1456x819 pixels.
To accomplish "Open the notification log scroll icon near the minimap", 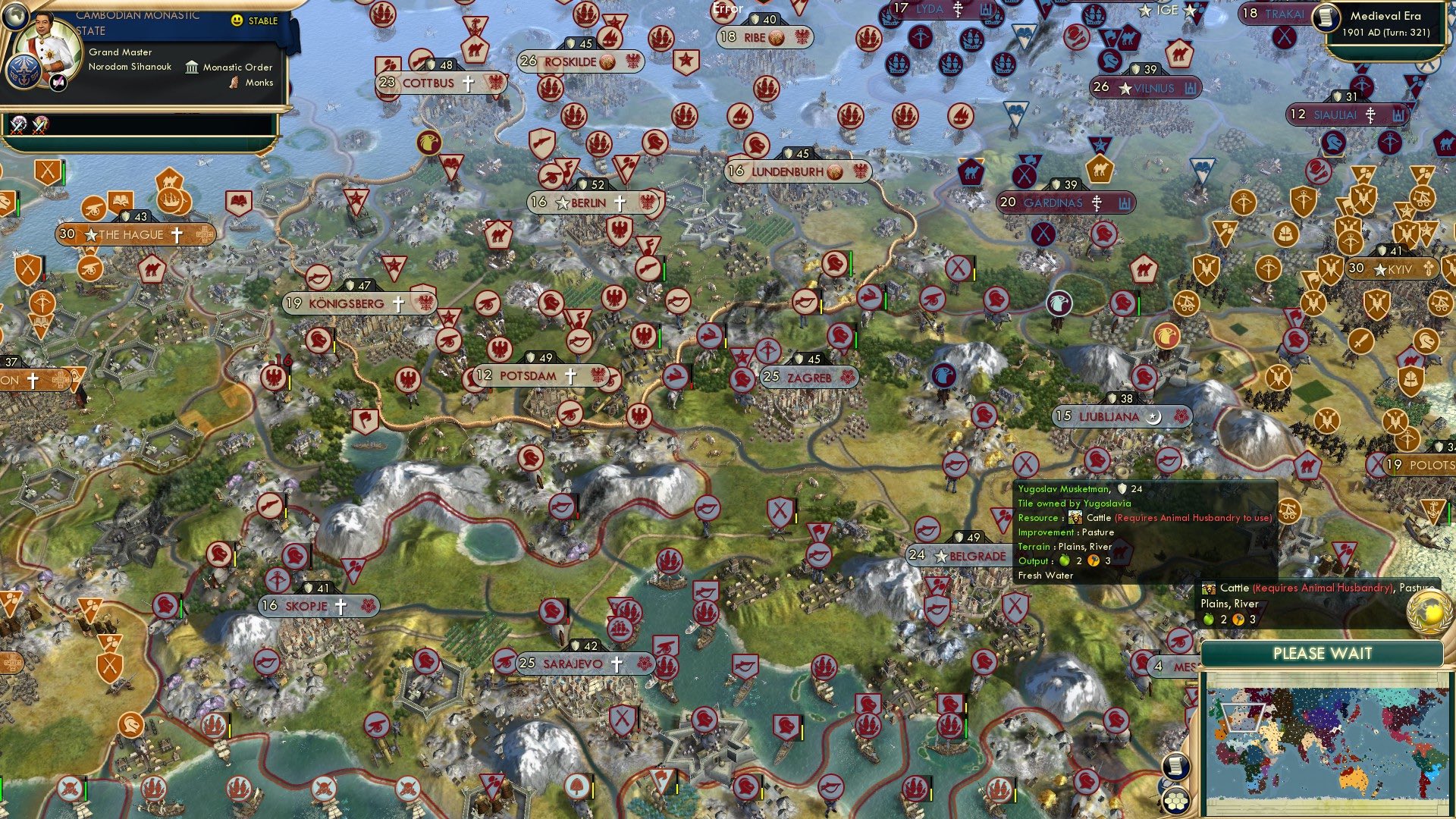I will point(1175,766).
